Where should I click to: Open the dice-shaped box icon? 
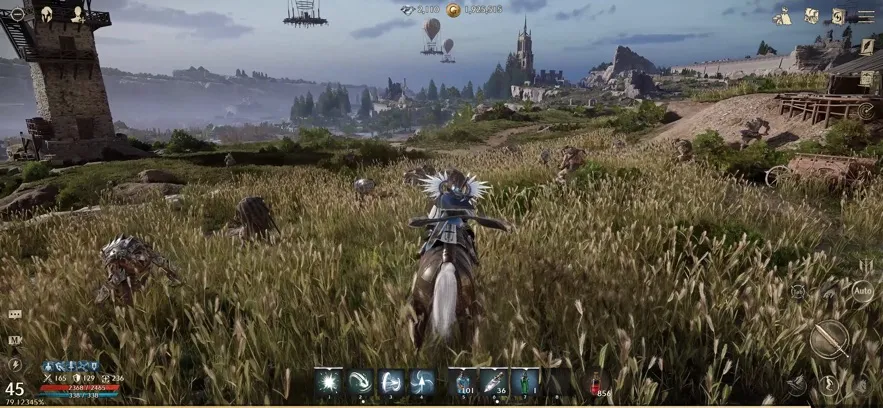(x=812, y=16)
